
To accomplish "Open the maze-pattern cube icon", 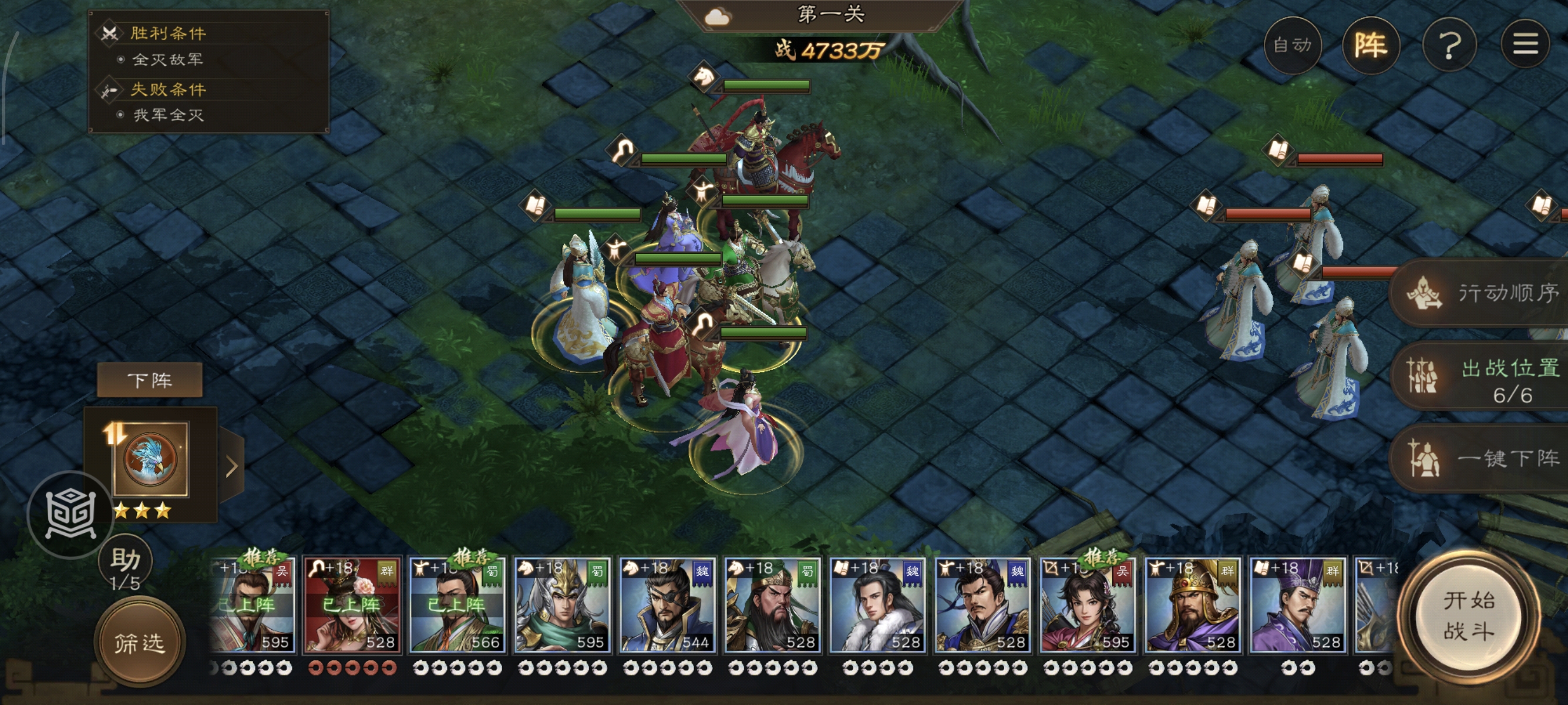I will (x=70, y=515).
